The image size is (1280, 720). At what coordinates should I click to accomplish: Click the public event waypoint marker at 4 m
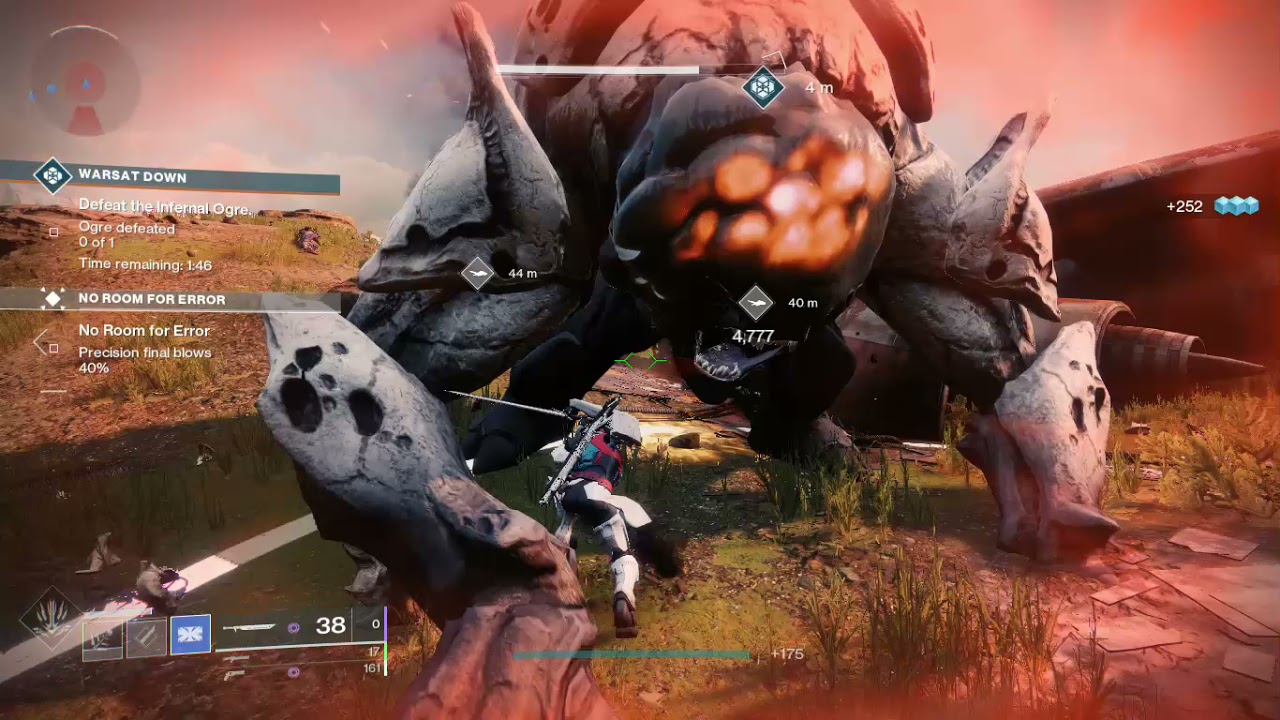click(x=764, y=87)
